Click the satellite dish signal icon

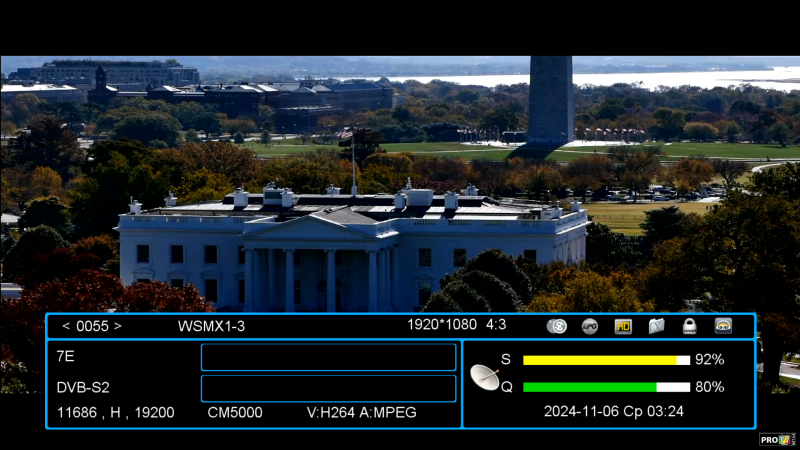coord(485,377)
